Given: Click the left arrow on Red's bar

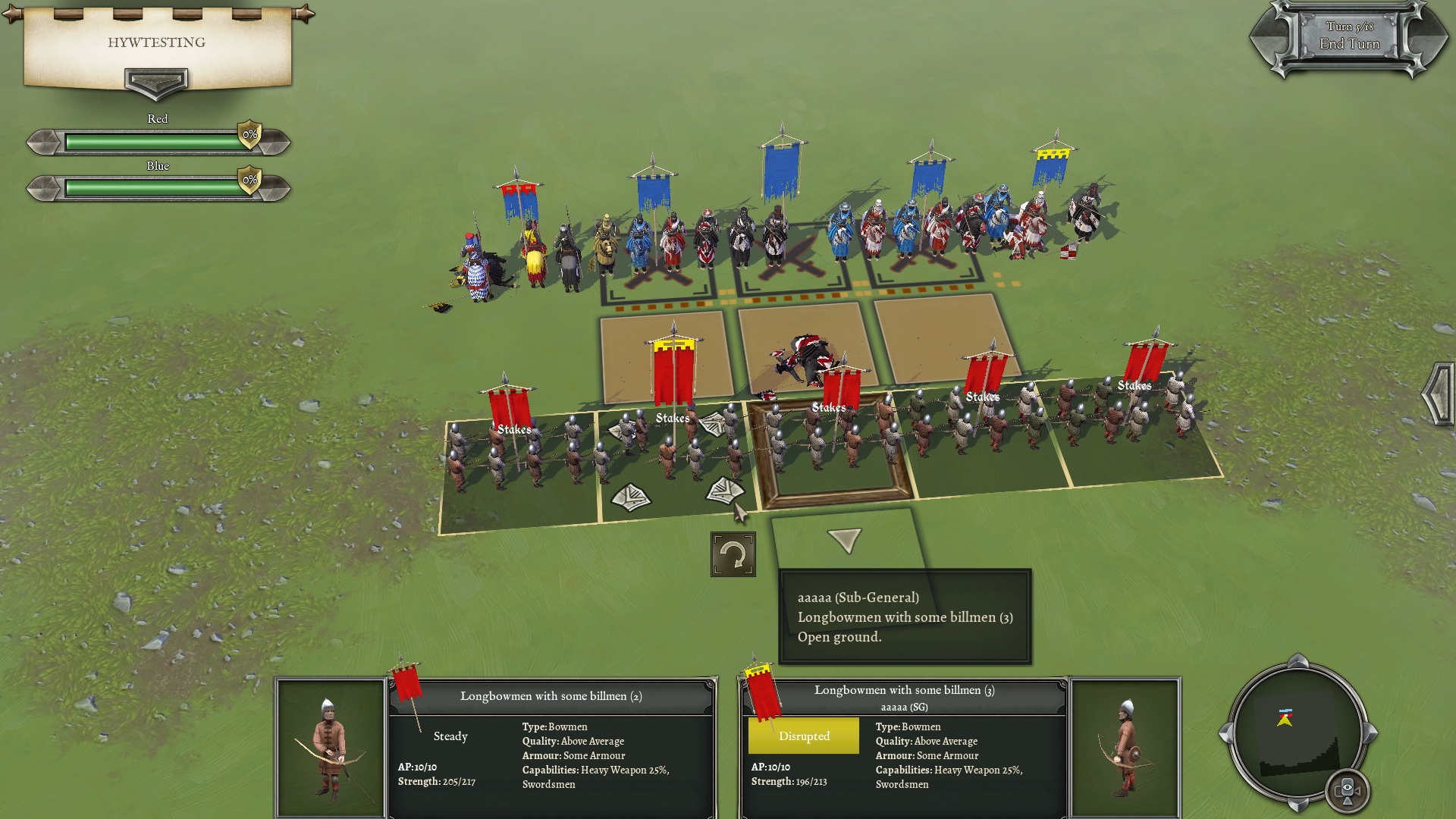Looking at the screenshot, I should pos(44,142).
